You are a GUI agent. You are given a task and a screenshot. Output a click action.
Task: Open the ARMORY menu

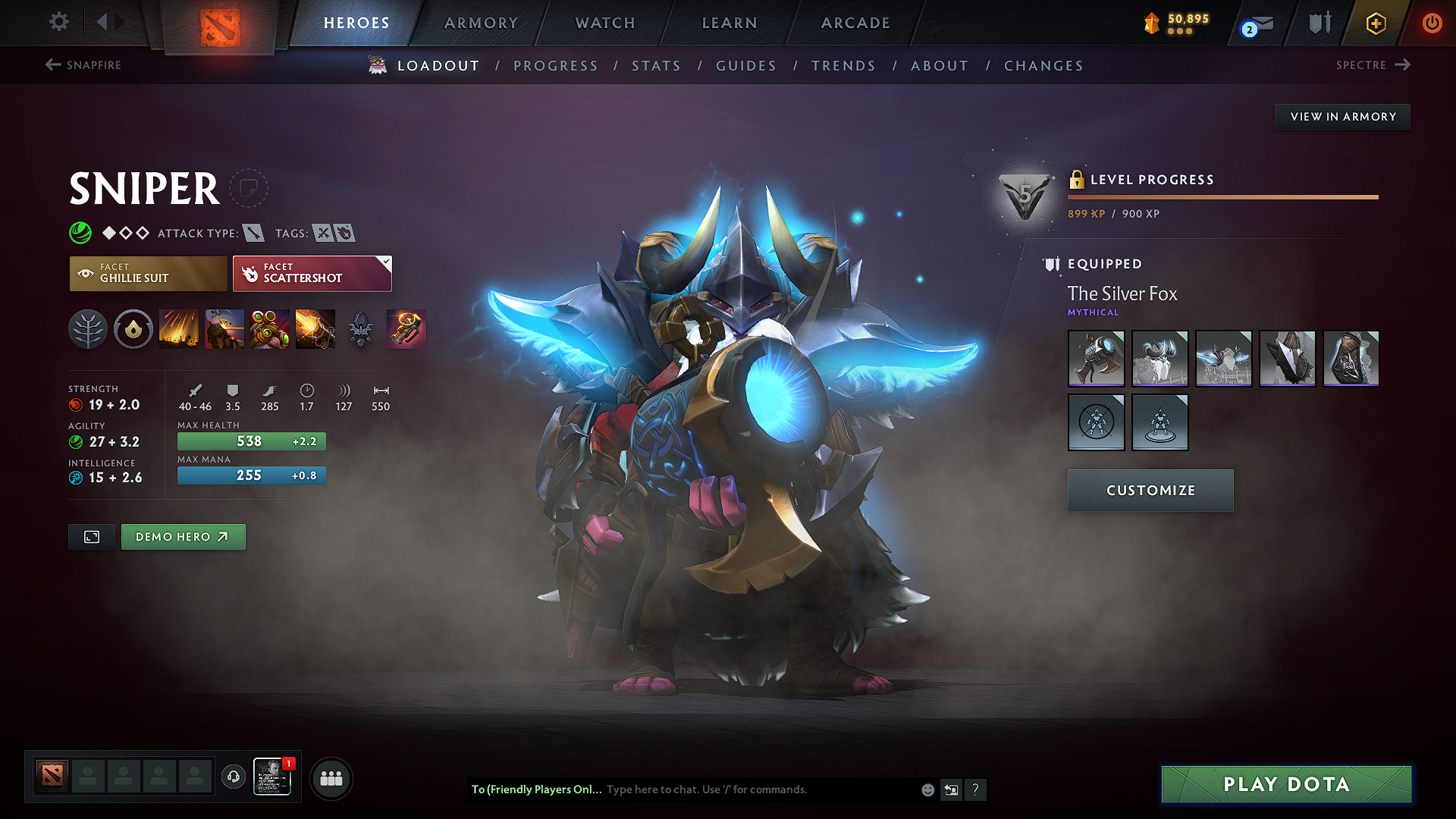coord(481,23)
